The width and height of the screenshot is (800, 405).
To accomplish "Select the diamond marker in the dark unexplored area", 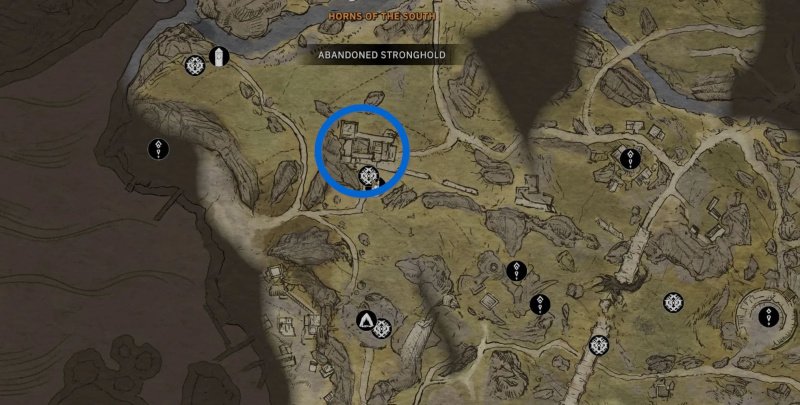I will (157, 149).
